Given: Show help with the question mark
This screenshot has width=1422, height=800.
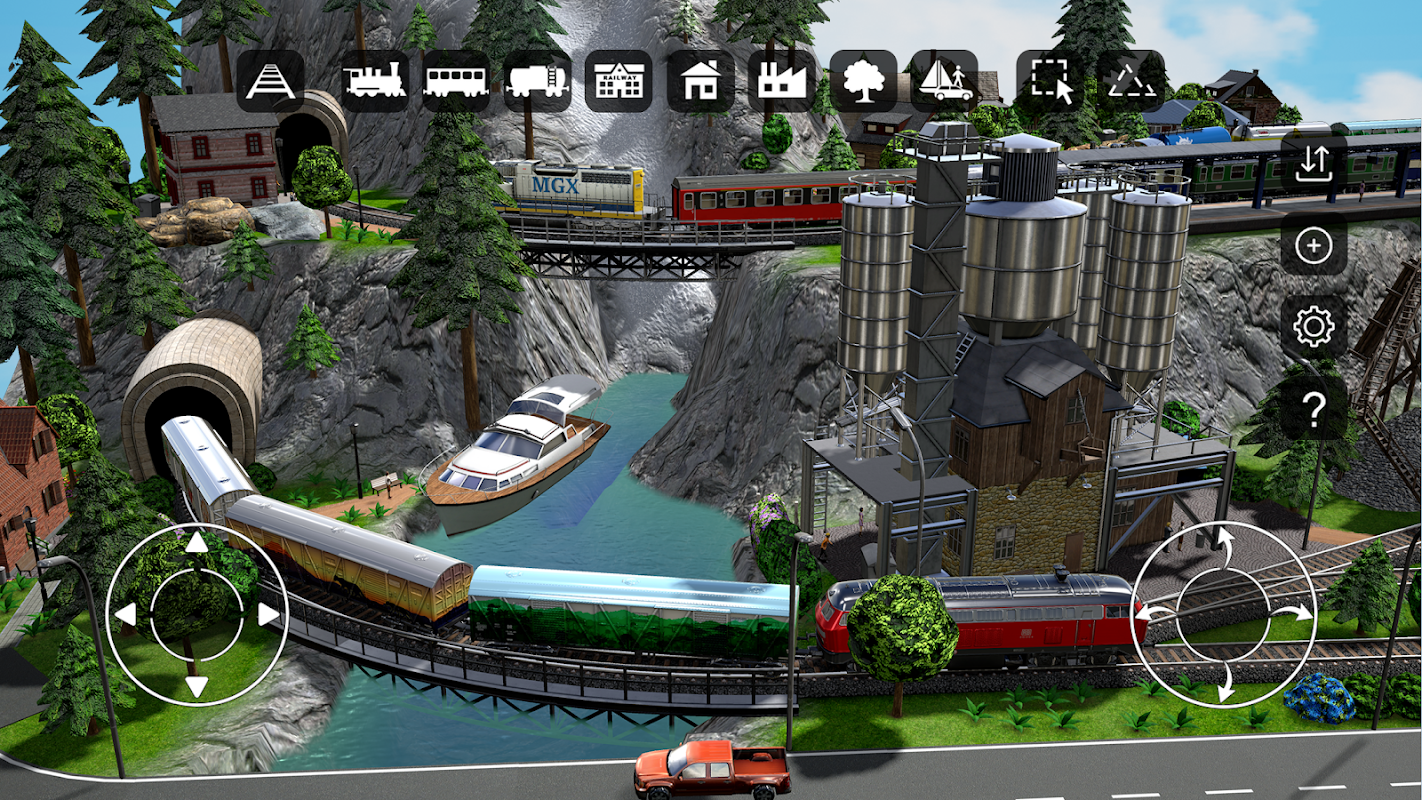Looking at the screenshot, I should 1314,408.
